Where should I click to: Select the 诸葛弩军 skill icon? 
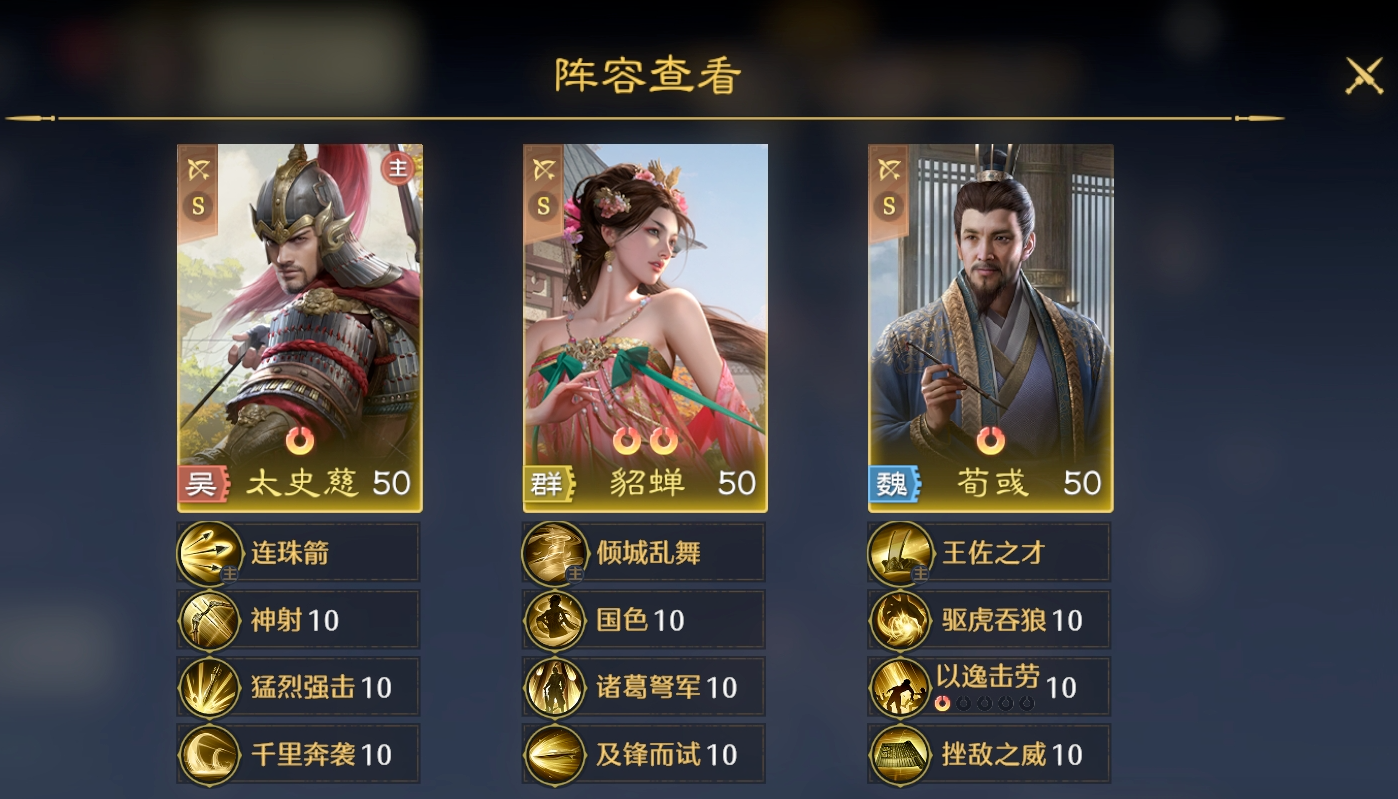point(554,686)
